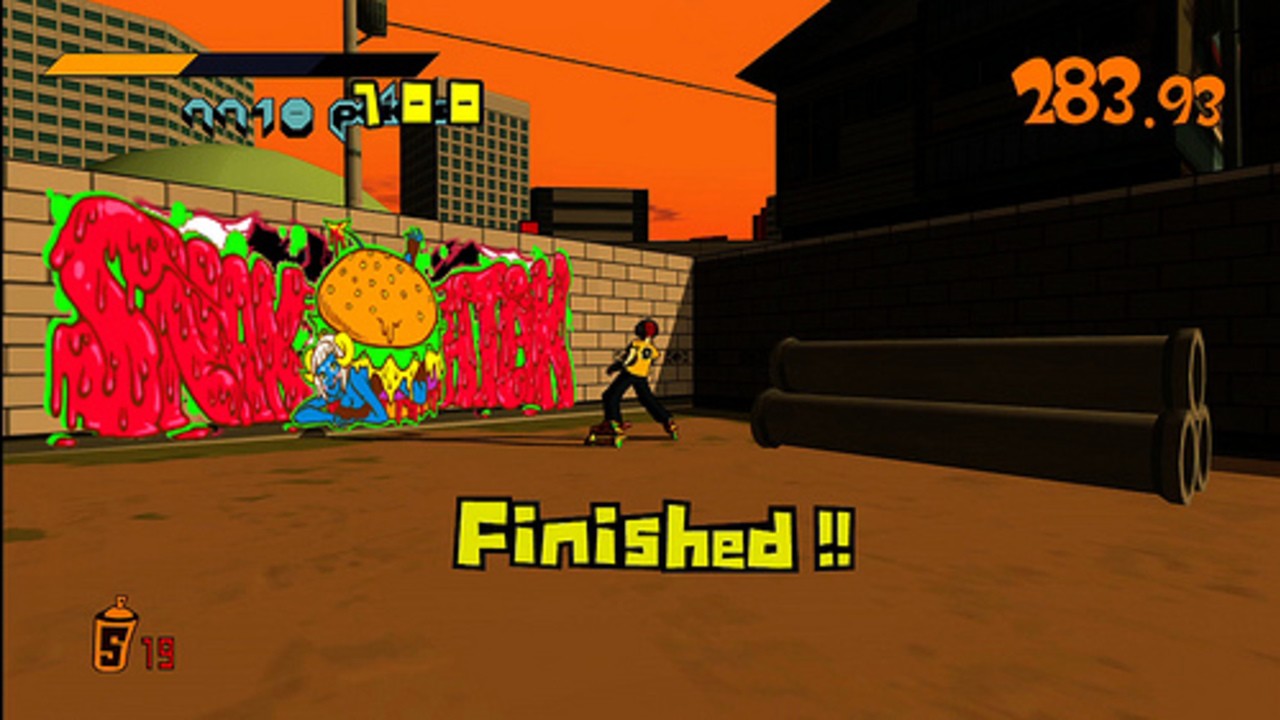1280x720 pixels.
Task: Click the star symbol atop the graffiti
Action: (337, 232)
